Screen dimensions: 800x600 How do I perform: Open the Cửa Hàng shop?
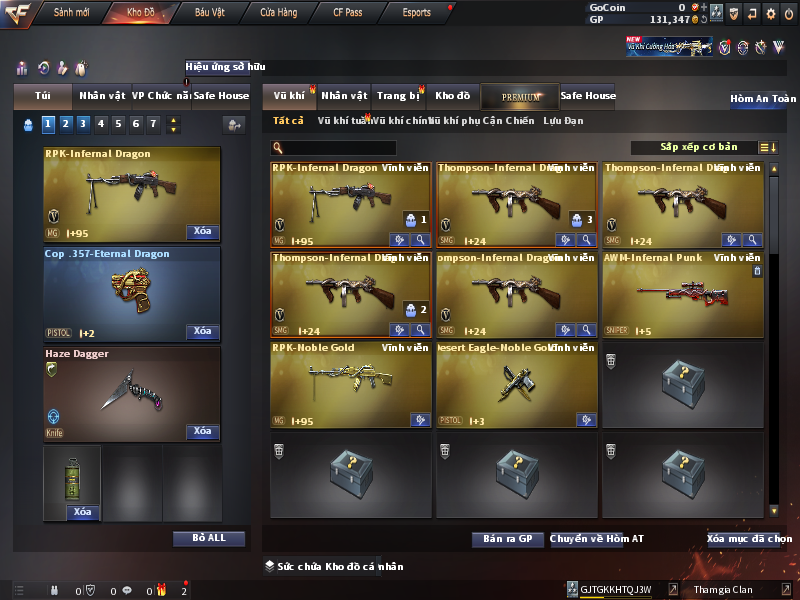[278, 13]
